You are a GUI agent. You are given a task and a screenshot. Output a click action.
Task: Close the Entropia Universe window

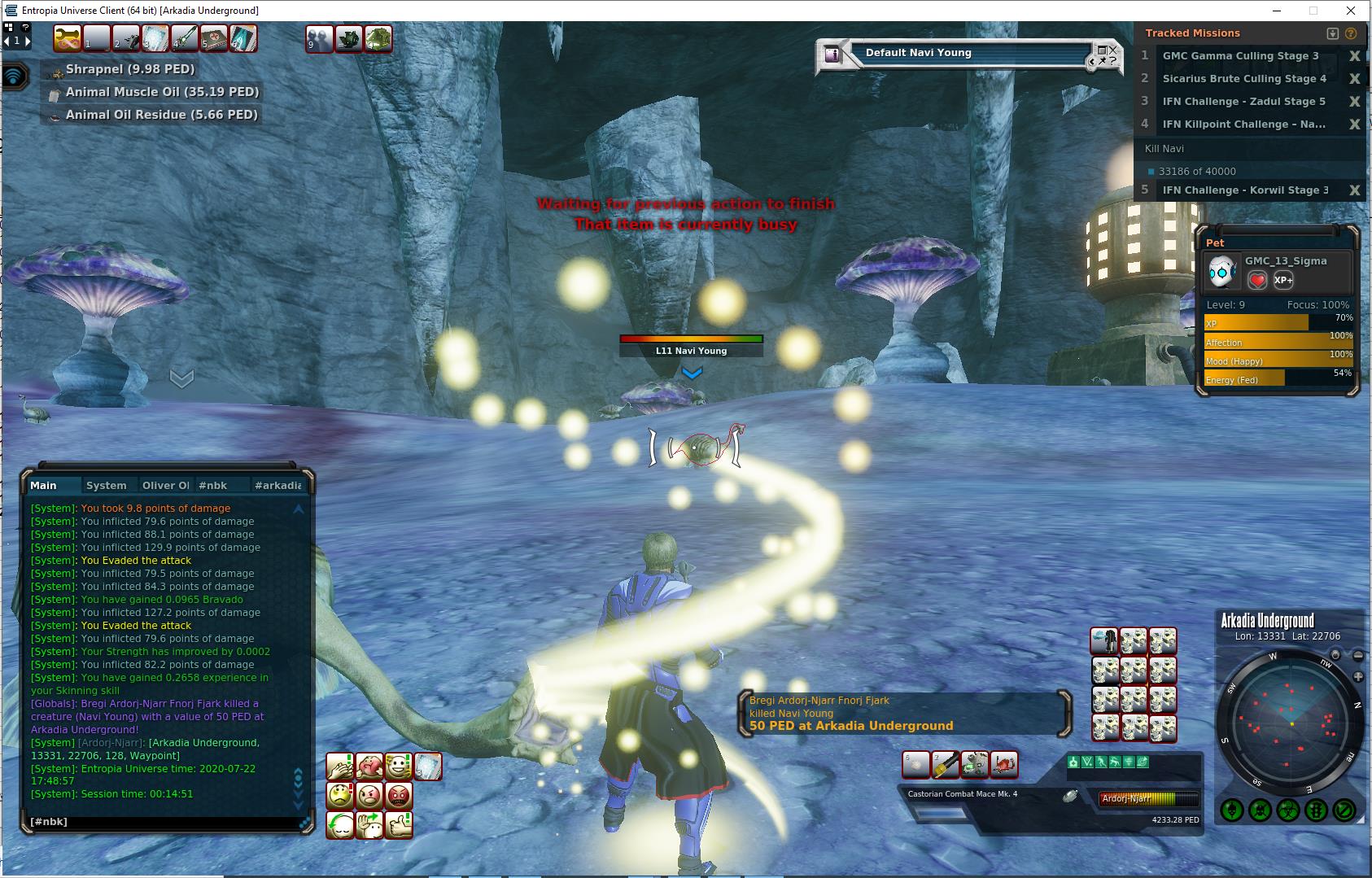1352,11
